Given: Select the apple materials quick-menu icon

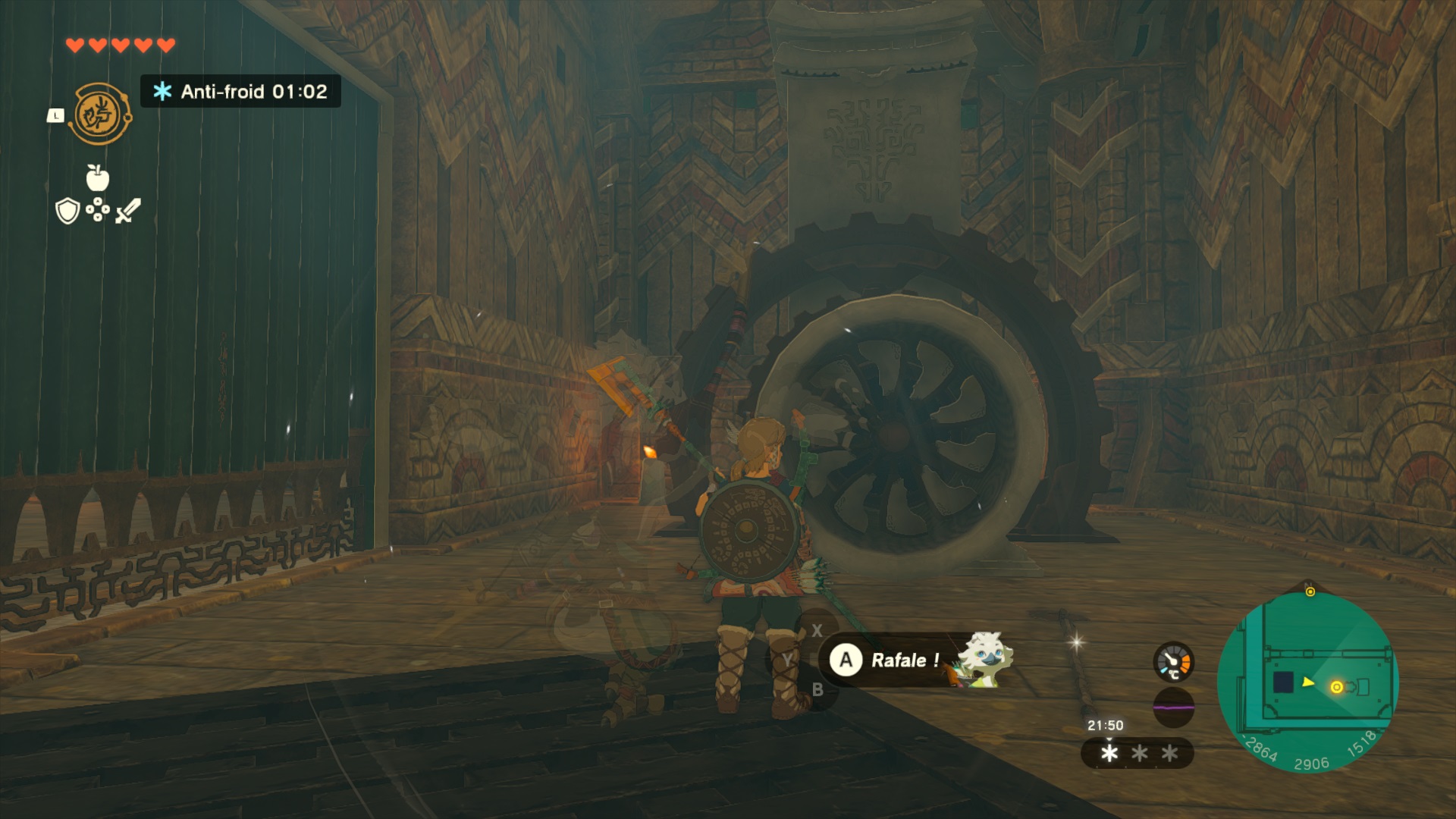Looking at the screenshot, I should click(x=97, y=177).
